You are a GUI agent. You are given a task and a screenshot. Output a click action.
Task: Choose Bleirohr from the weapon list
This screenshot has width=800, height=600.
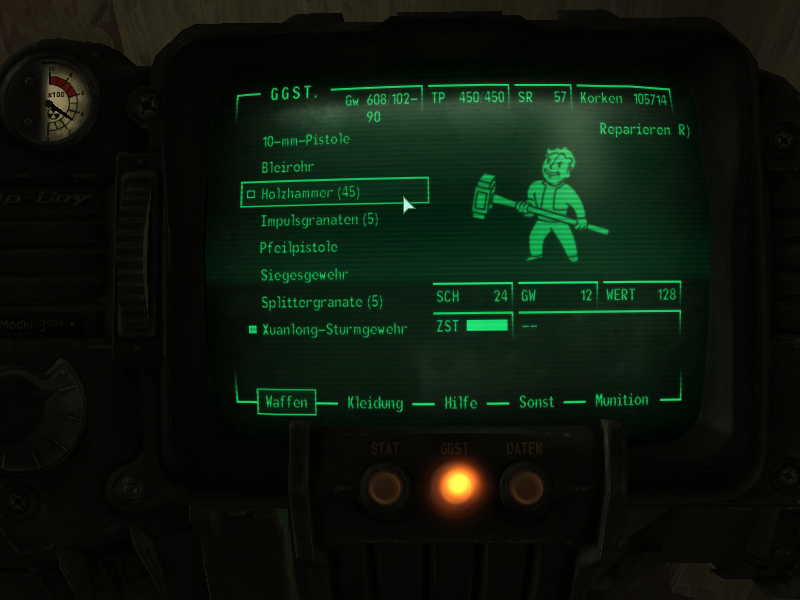pos(289,166)
